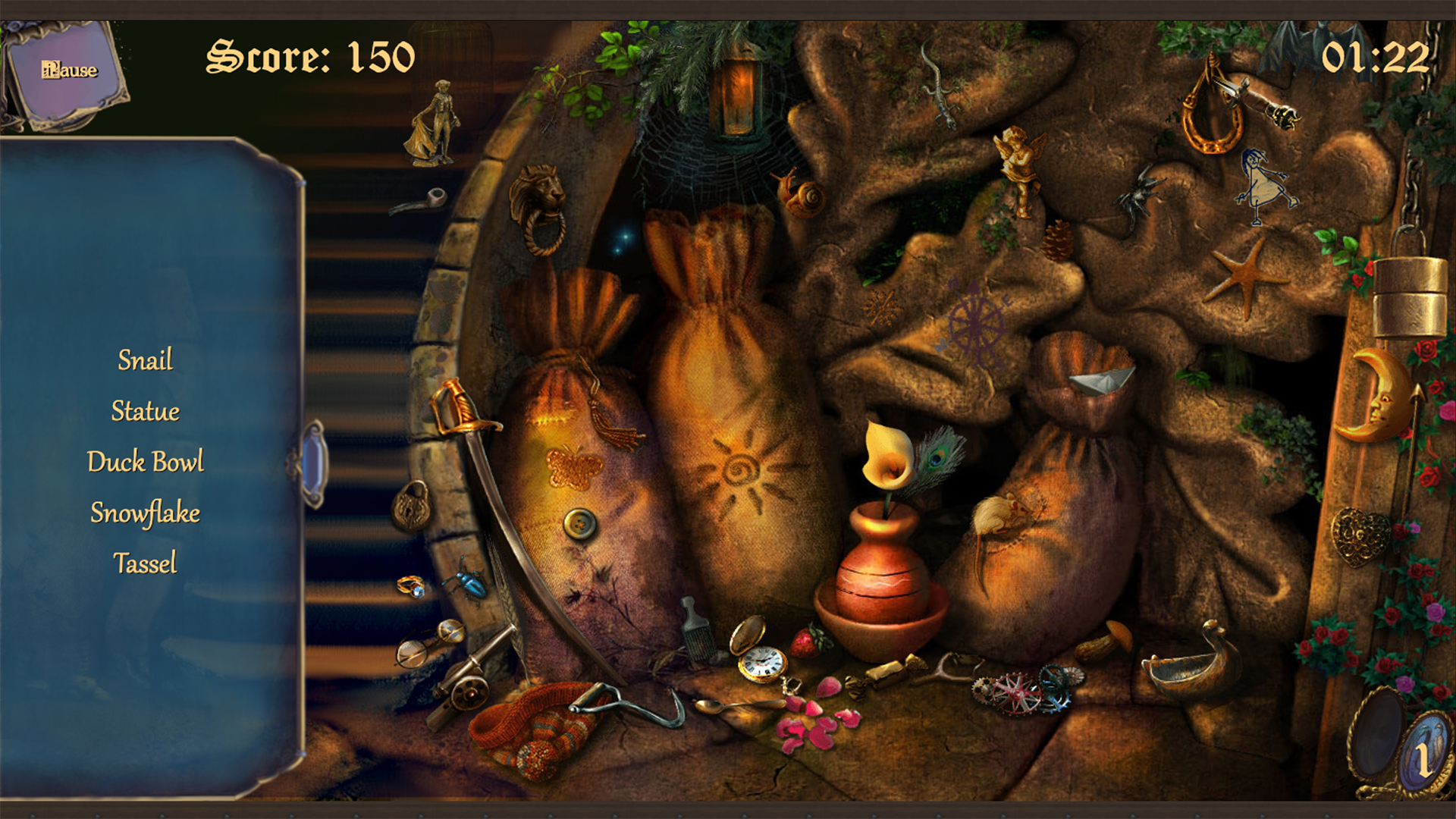Image resolution: width=1456 pixels, height=819 pixels.
Task: Select 'Duck Bowl' in the objects list
Action: [146, 462]
